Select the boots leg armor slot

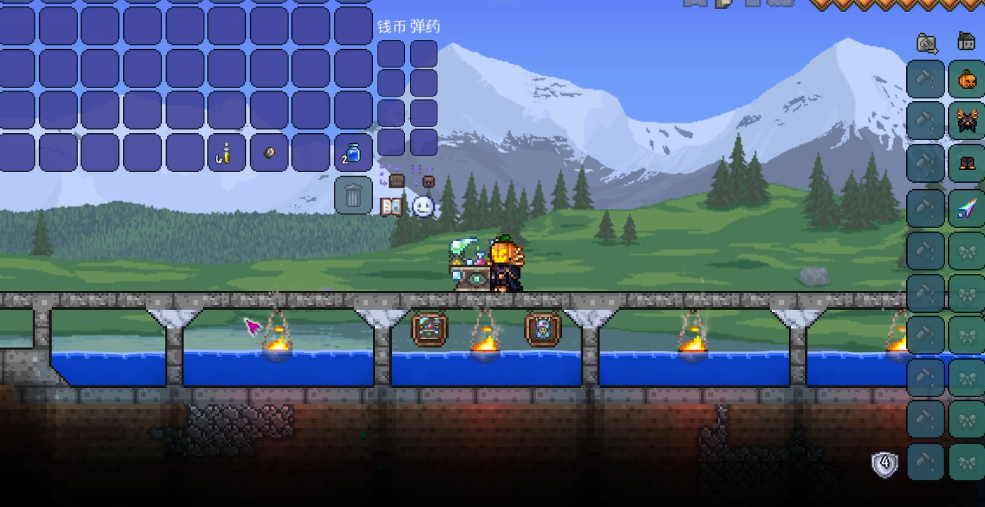point(967,164)
